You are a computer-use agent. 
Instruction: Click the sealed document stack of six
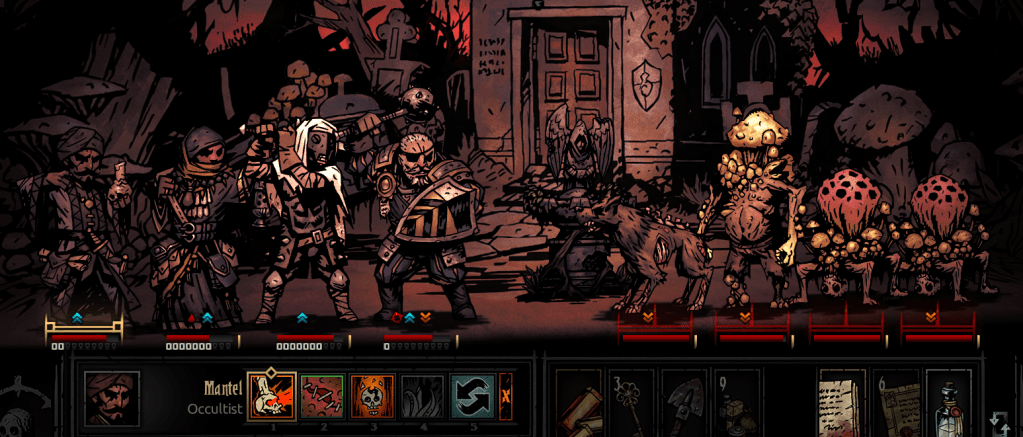coord(896,405)
